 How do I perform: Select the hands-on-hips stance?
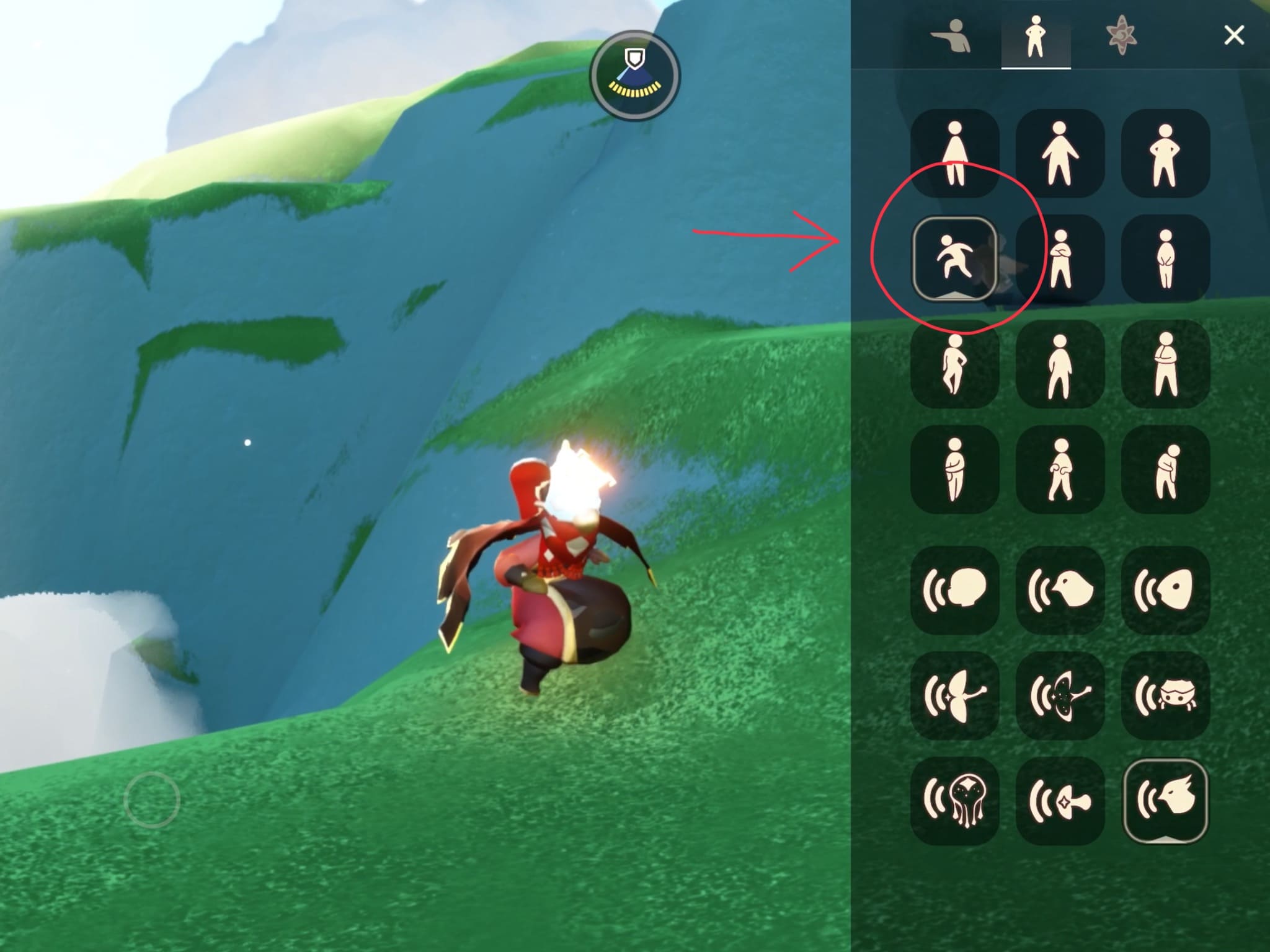coord(1165,154)
